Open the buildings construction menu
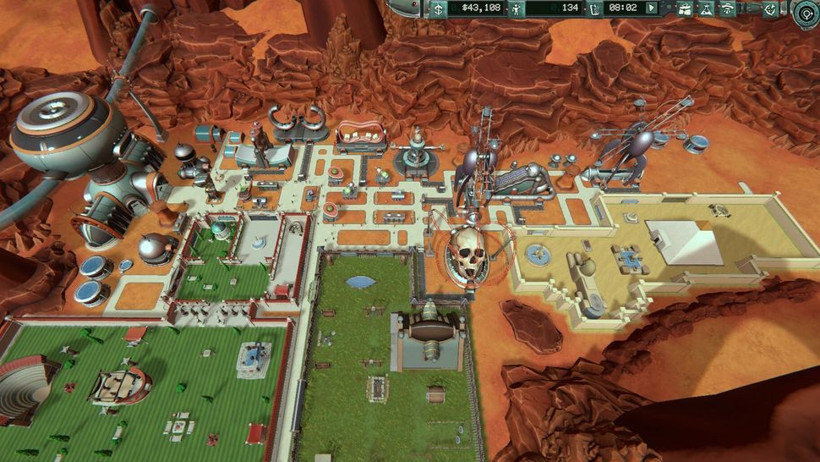This screenshot has height=462, width=820. (685, 9)
